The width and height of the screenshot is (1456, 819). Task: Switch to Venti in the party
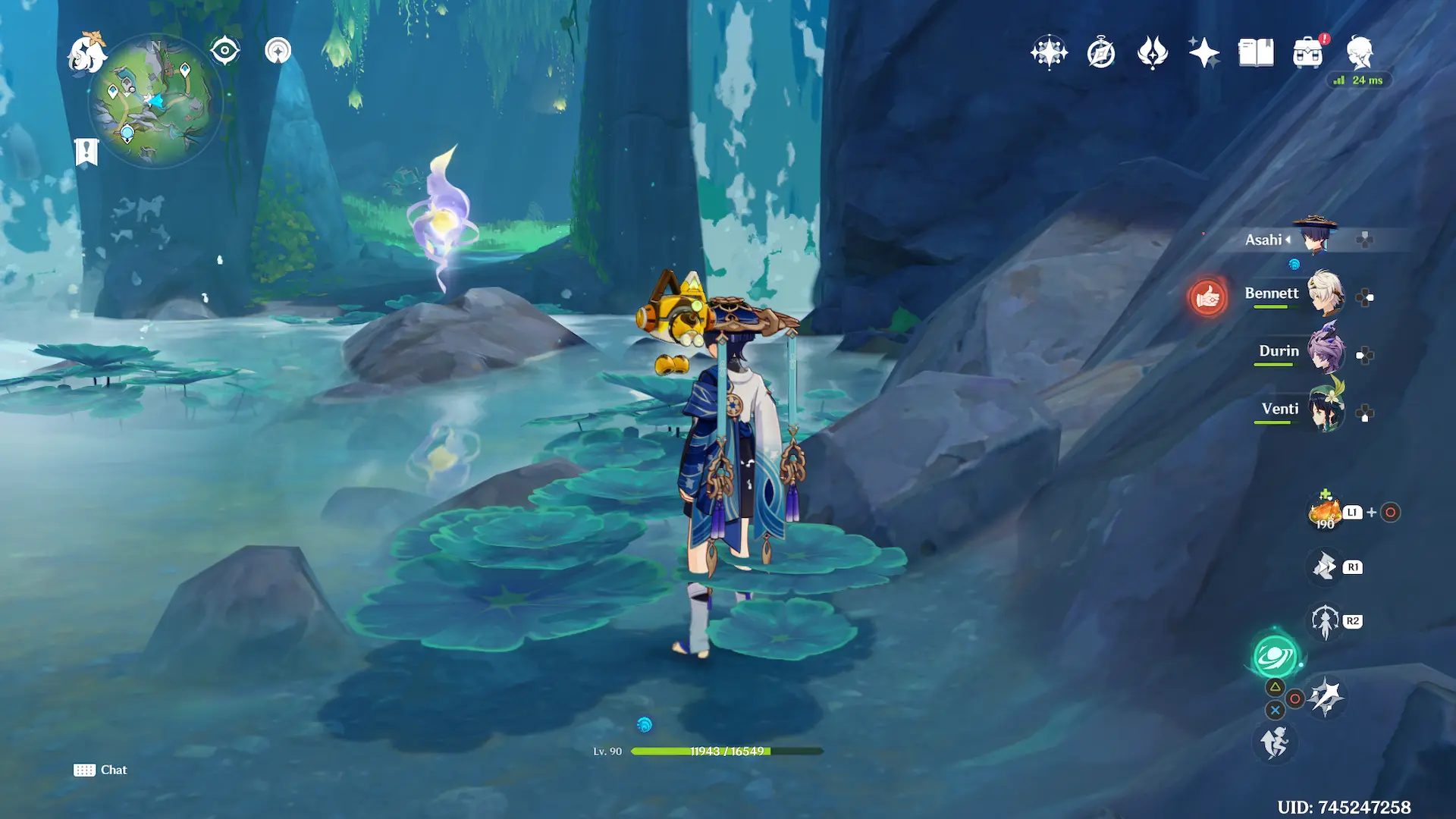[x=1324, y=409]
